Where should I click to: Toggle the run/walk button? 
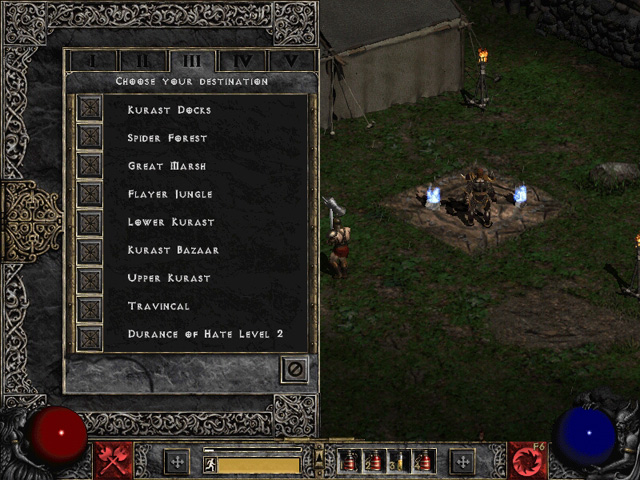pyautogui.click(x=210, y=464)
